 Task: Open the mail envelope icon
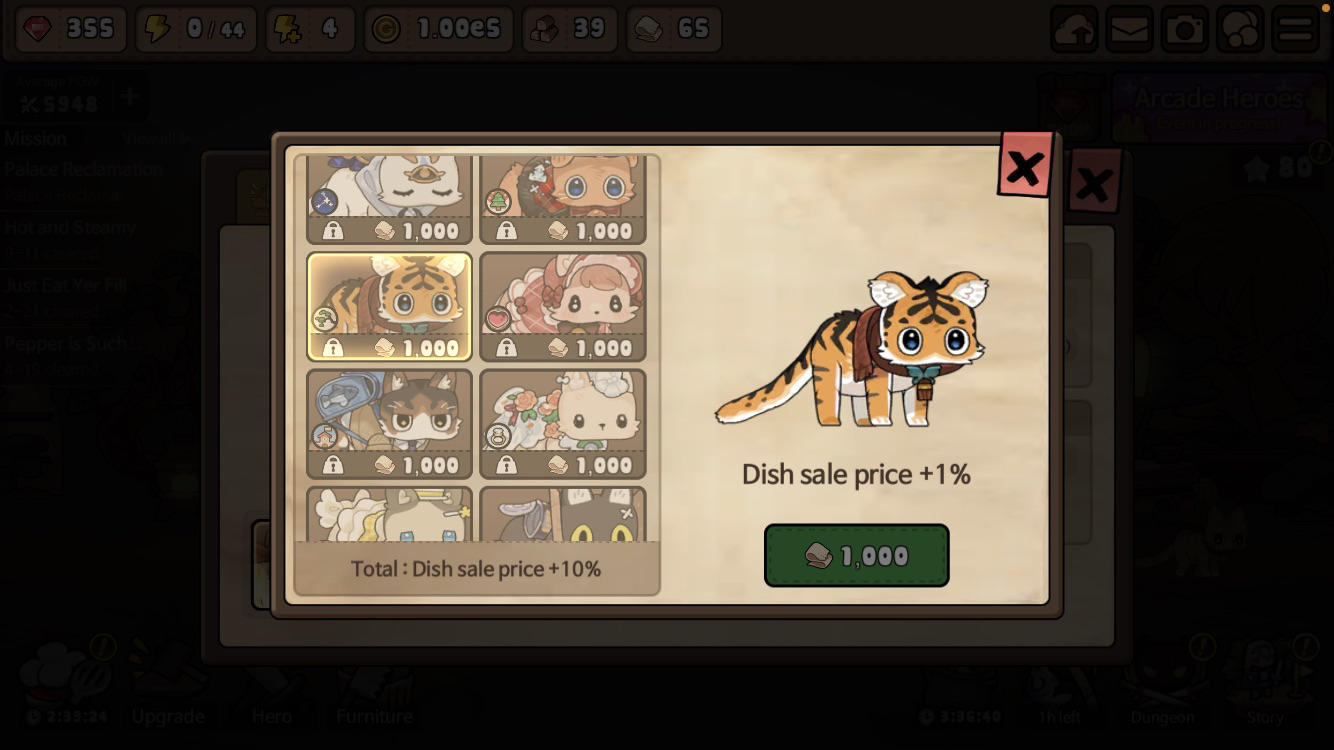coord(1130,29)
